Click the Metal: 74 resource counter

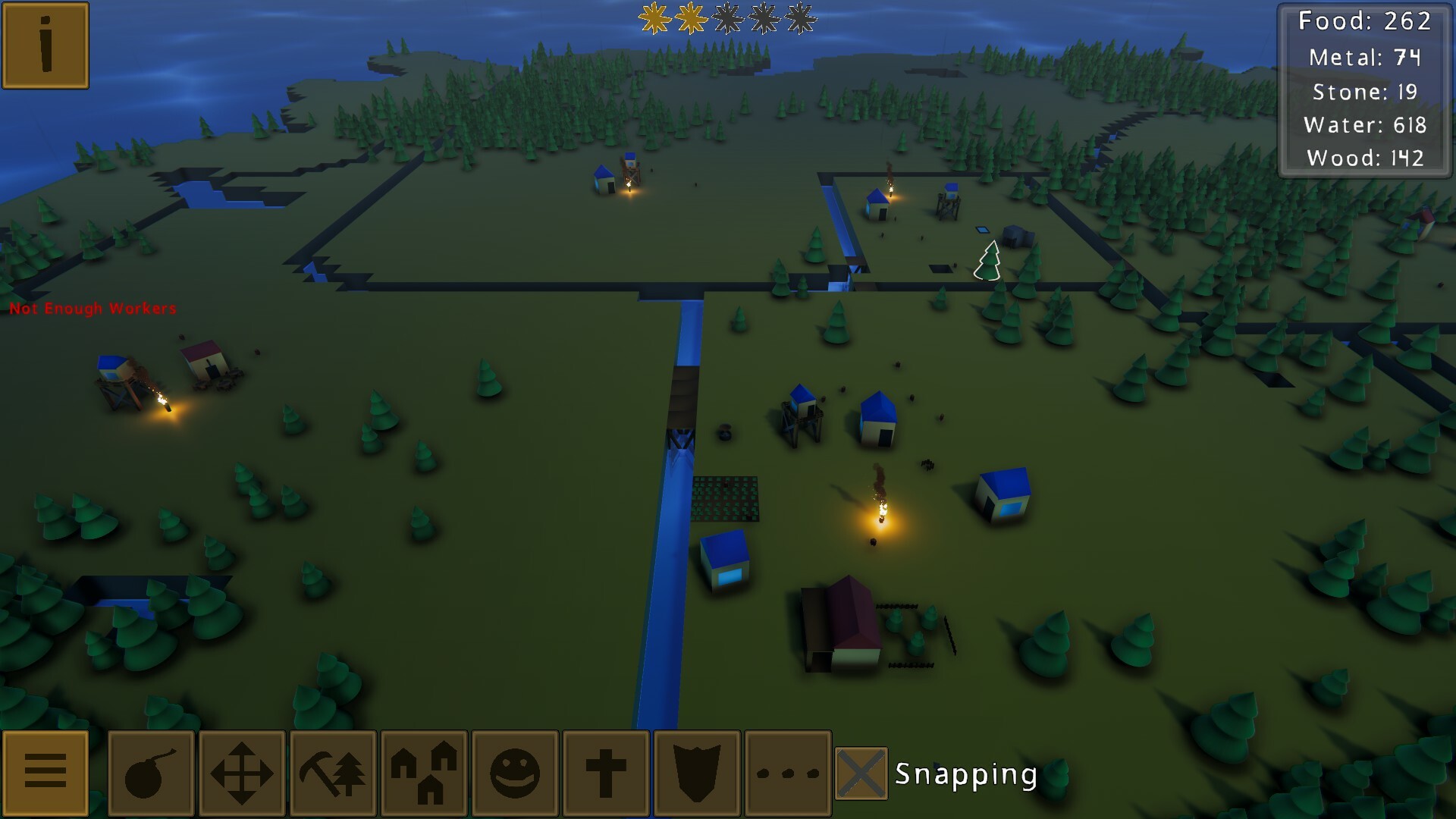1365,55
